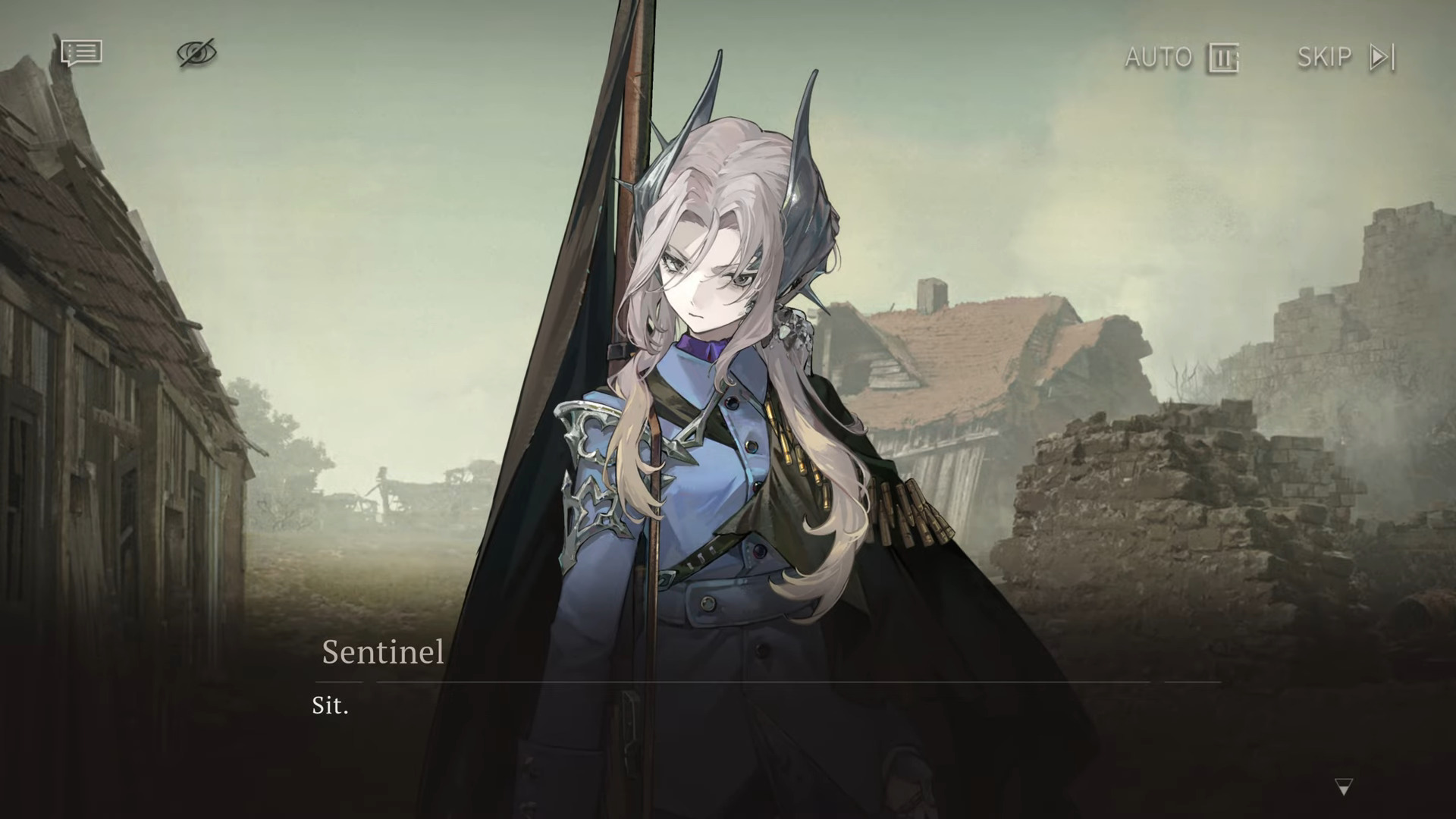Toggle AUTO dialogue playback
The width and height of the screenshot is (1456, 819).
(x=1181, y=58)
